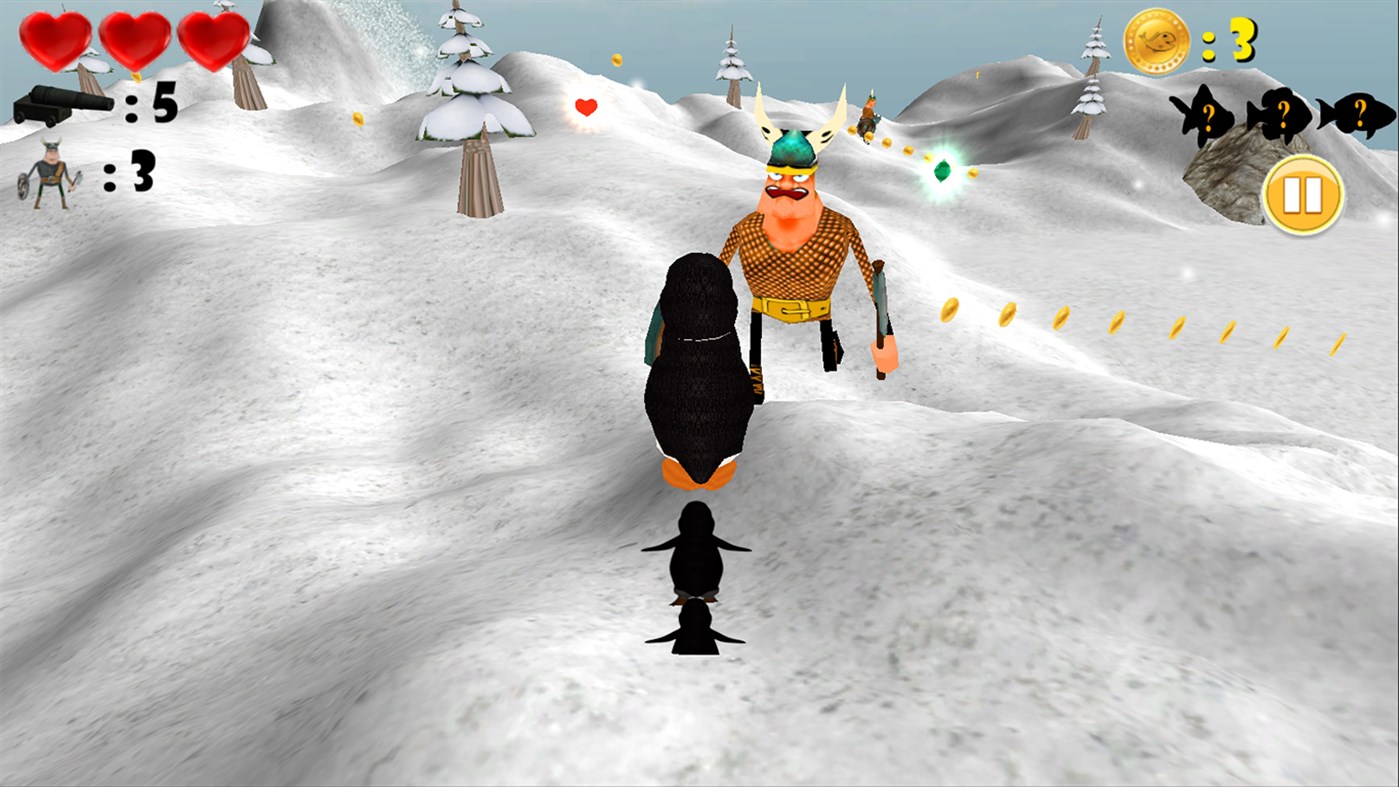This screenshot has height=787, width=1399.
Task: Click the nearest coin in the trail
Action: (x=948, y=310)
